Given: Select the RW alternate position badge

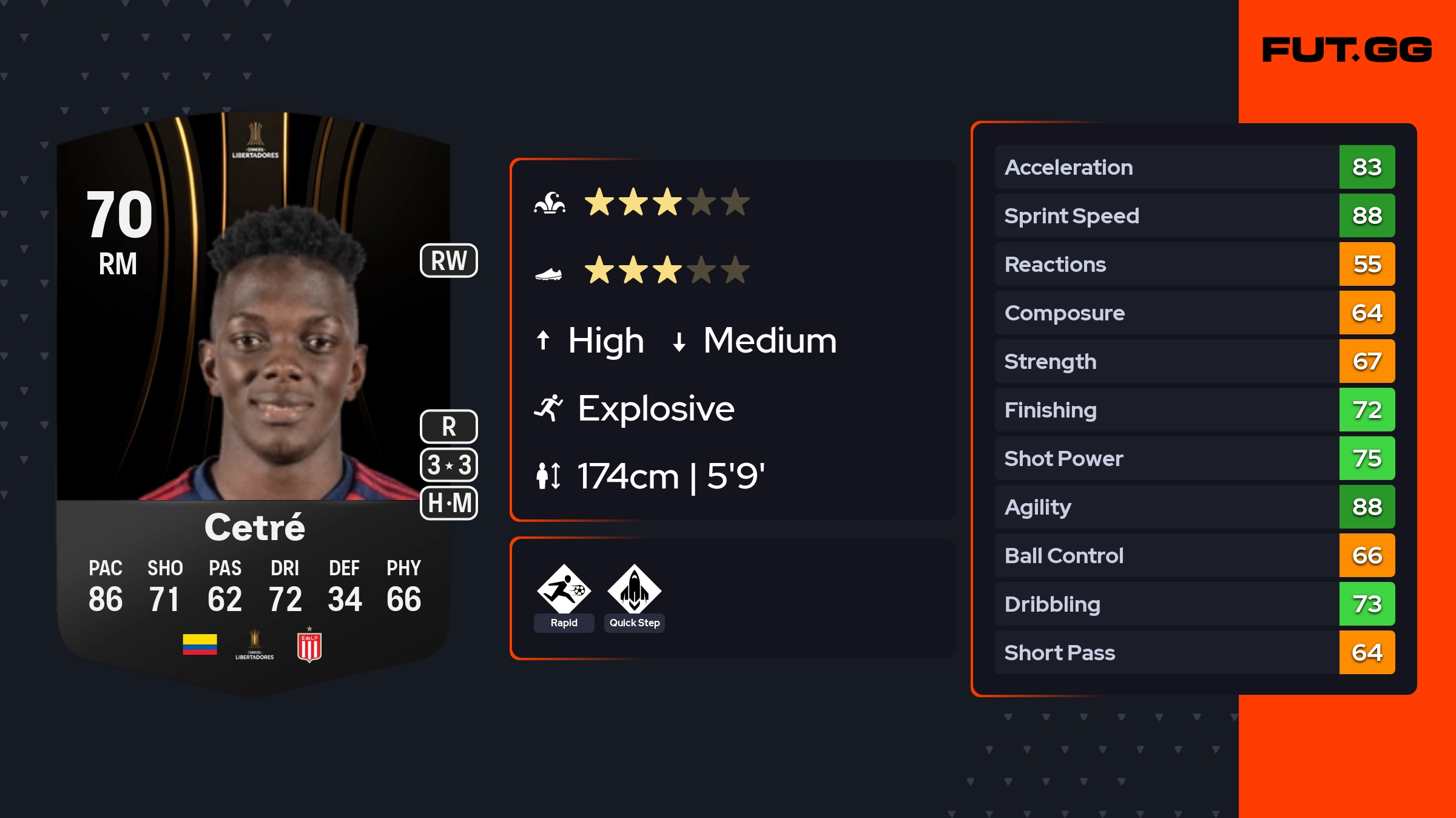Looking at the screenshot, I should [449, 261].
